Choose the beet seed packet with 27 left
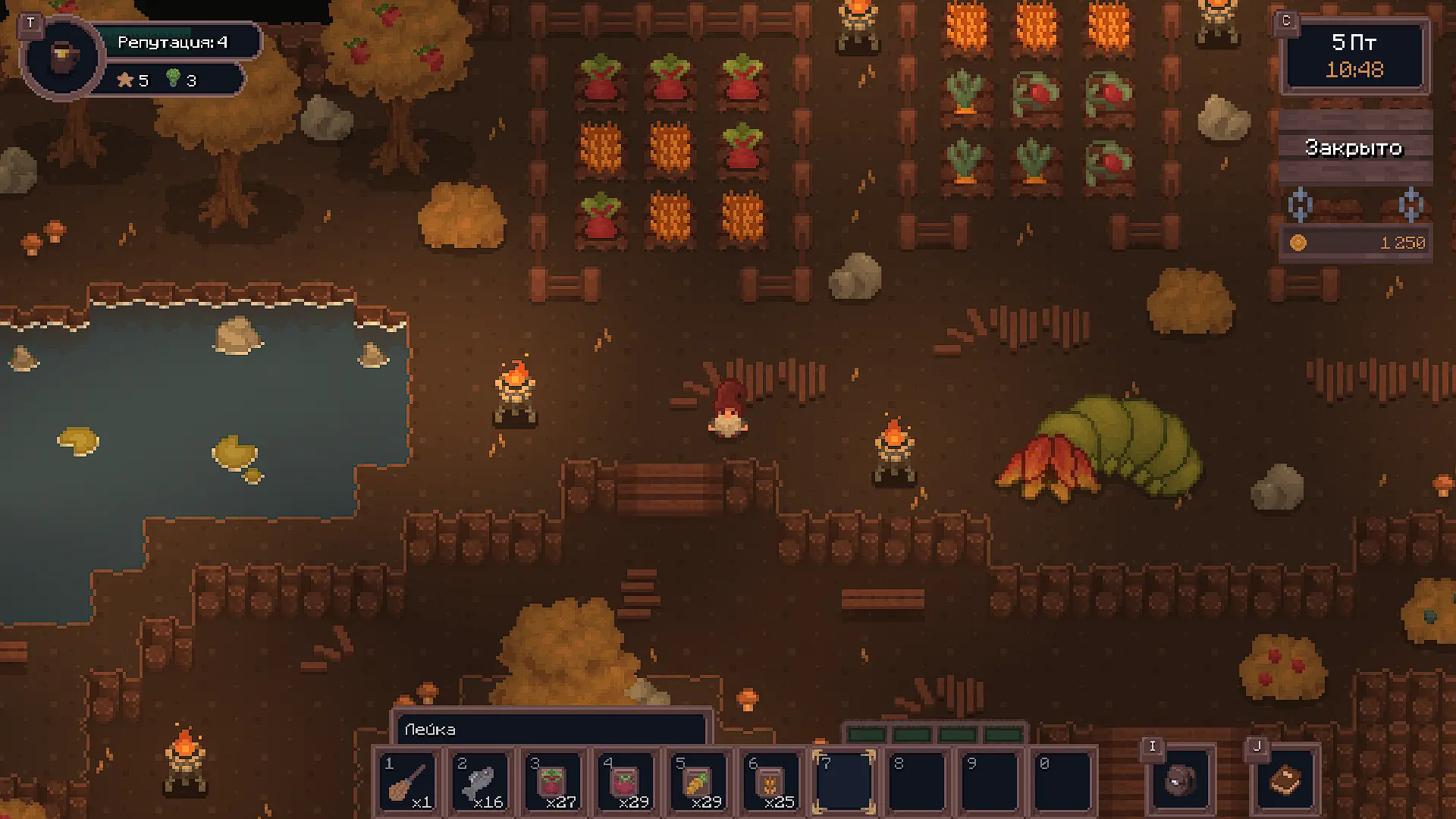This screenshot has height=819, width=1456. 554,782
